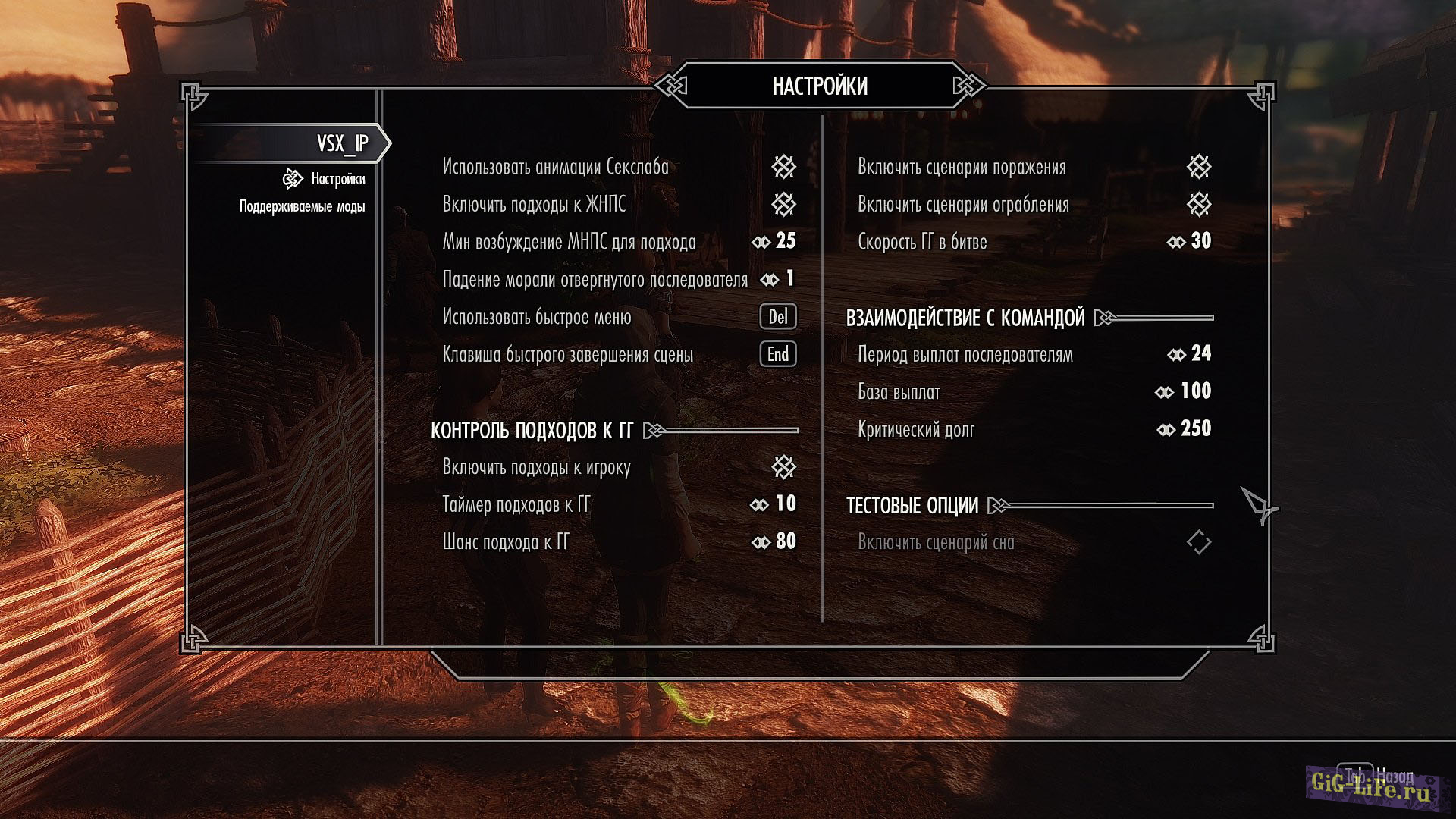Viewport: 1456px width, 819px height.
Task: Rebind the End scene finish key
Action: click(778, 354)
